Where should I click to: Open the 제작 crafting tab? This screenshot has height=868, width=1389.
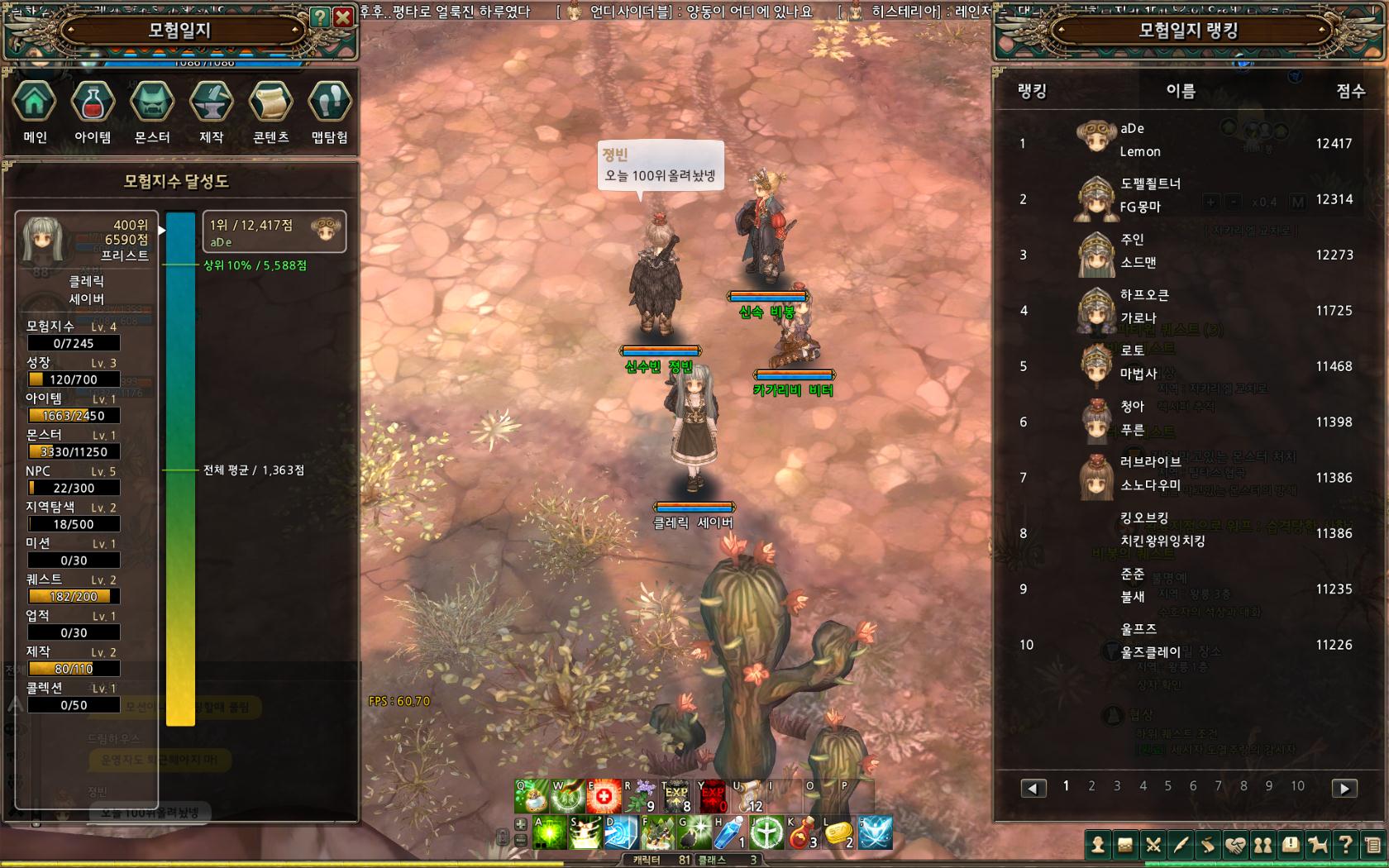(212, 103)
